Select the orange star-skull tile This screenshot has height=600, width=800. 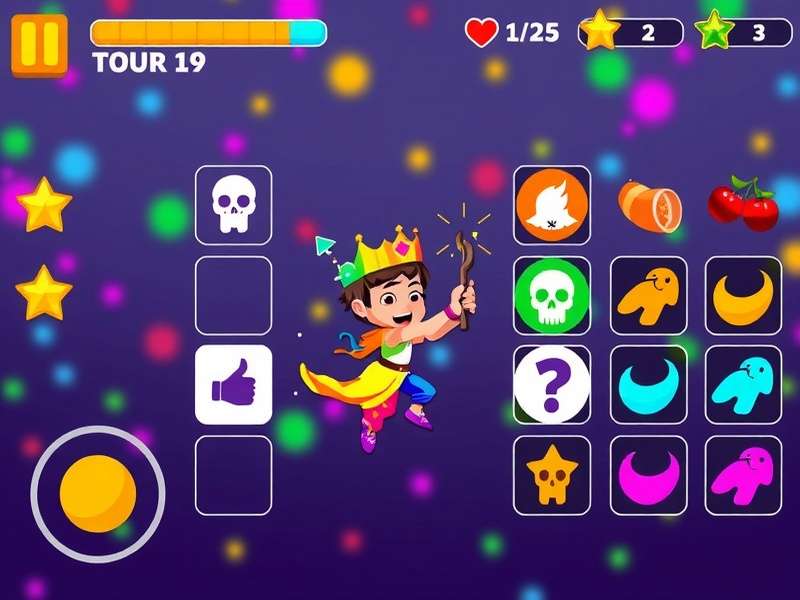[552, 475]
